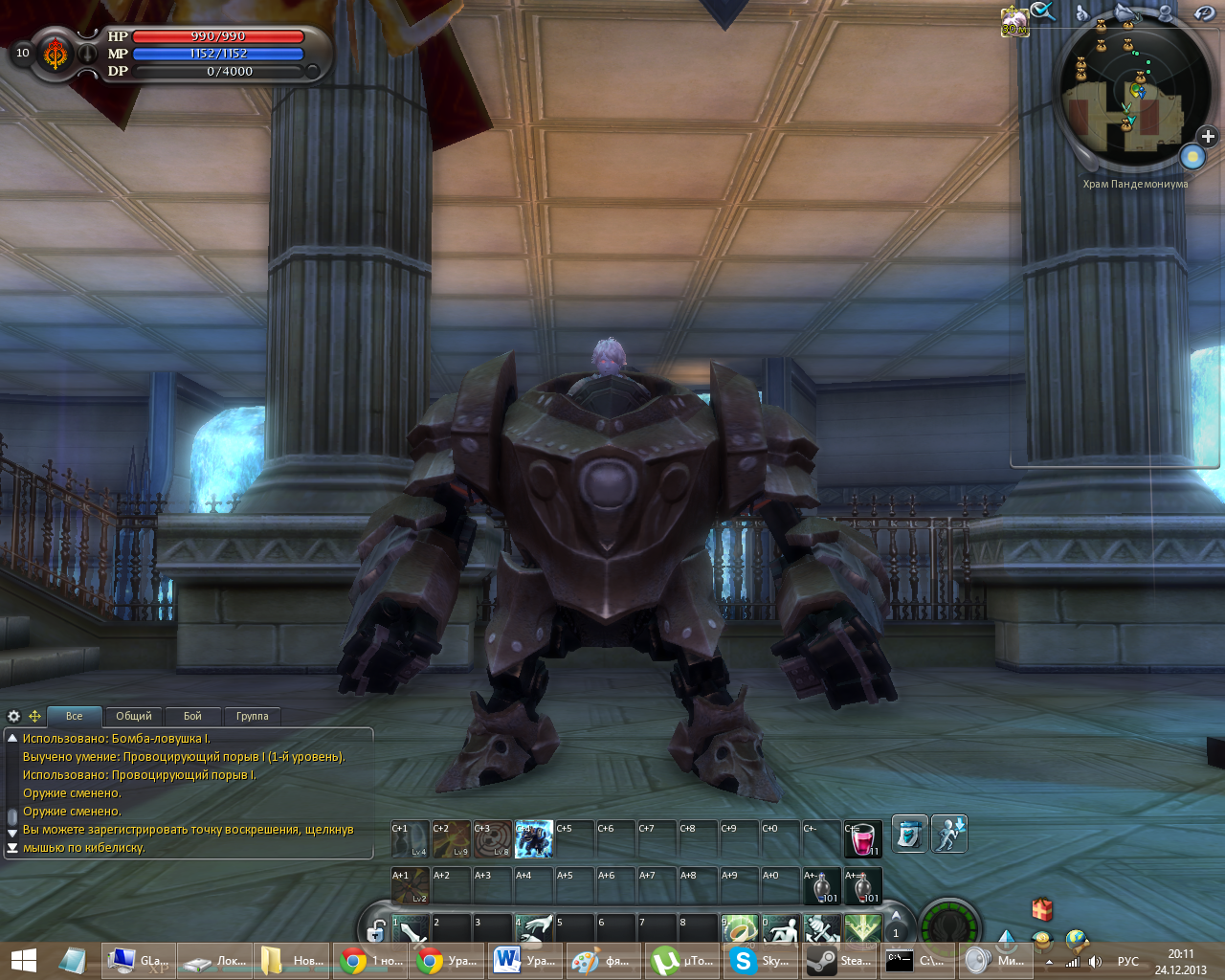
Task: Open the Бой chat tab
Action: [x=192, y=716]
